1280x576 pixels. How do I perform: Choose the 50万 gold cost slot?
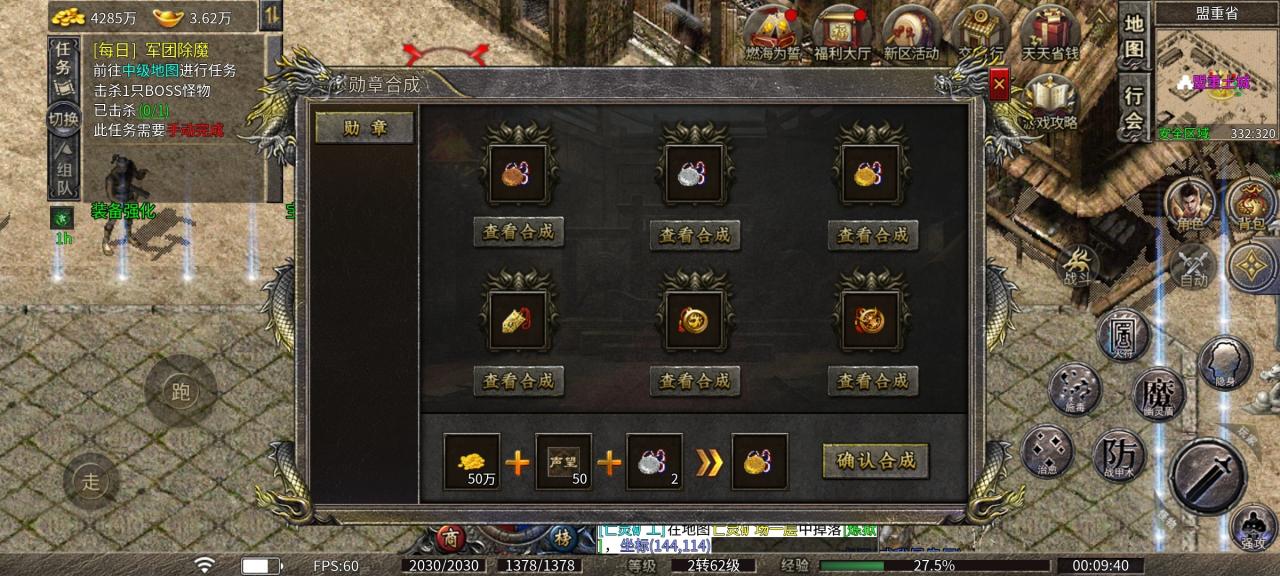pyautogui.click(x=472, y=462)
